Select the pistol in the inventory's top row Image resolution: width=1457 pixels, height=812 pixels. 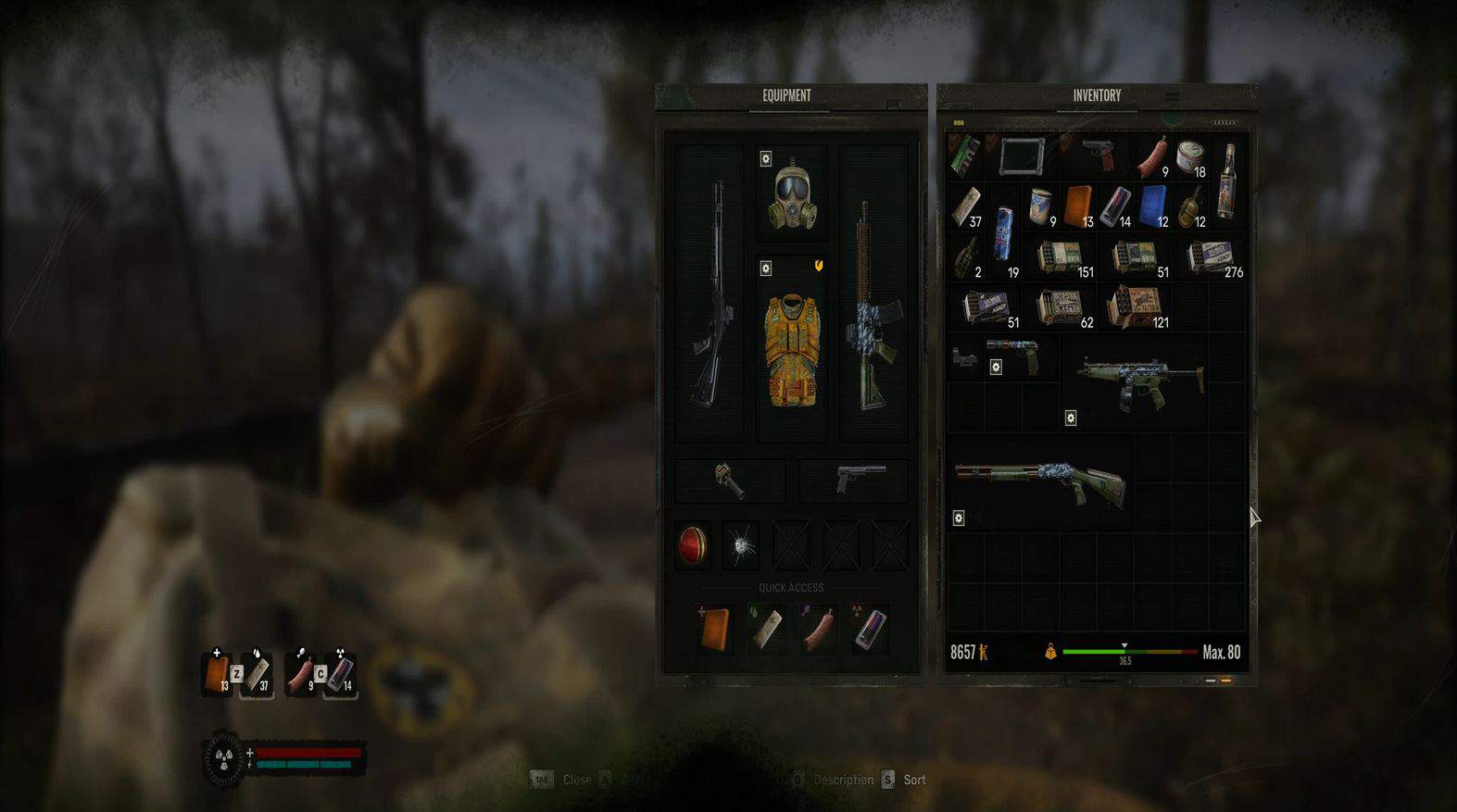1099,153
